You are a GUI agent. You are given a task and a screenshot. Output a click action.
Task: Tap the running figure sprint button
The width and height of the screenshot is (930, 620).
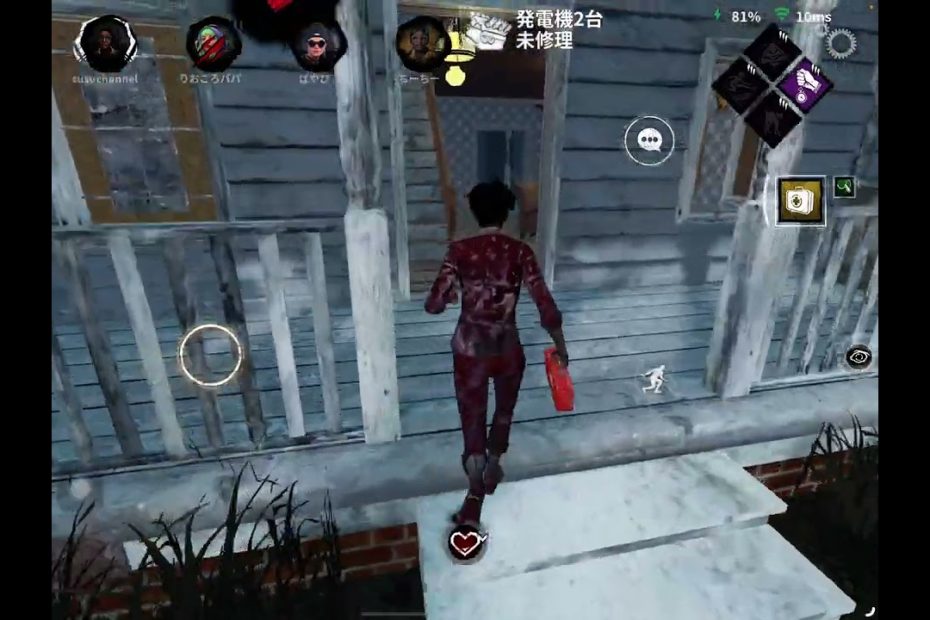point(653,378)
